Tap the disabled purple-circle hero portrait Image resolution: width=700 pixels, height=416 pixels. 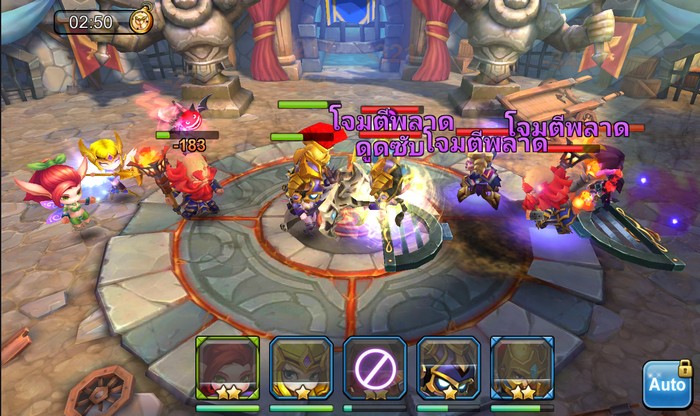375,368
